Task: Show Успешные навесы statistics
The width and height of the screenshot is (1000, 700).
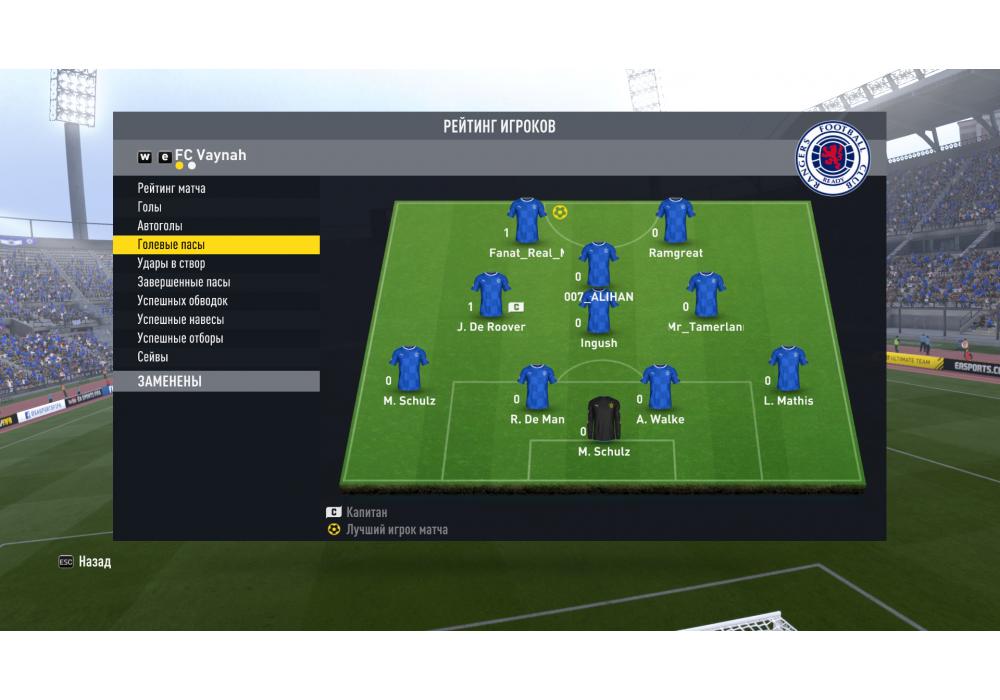Action: tap(181, 320)
